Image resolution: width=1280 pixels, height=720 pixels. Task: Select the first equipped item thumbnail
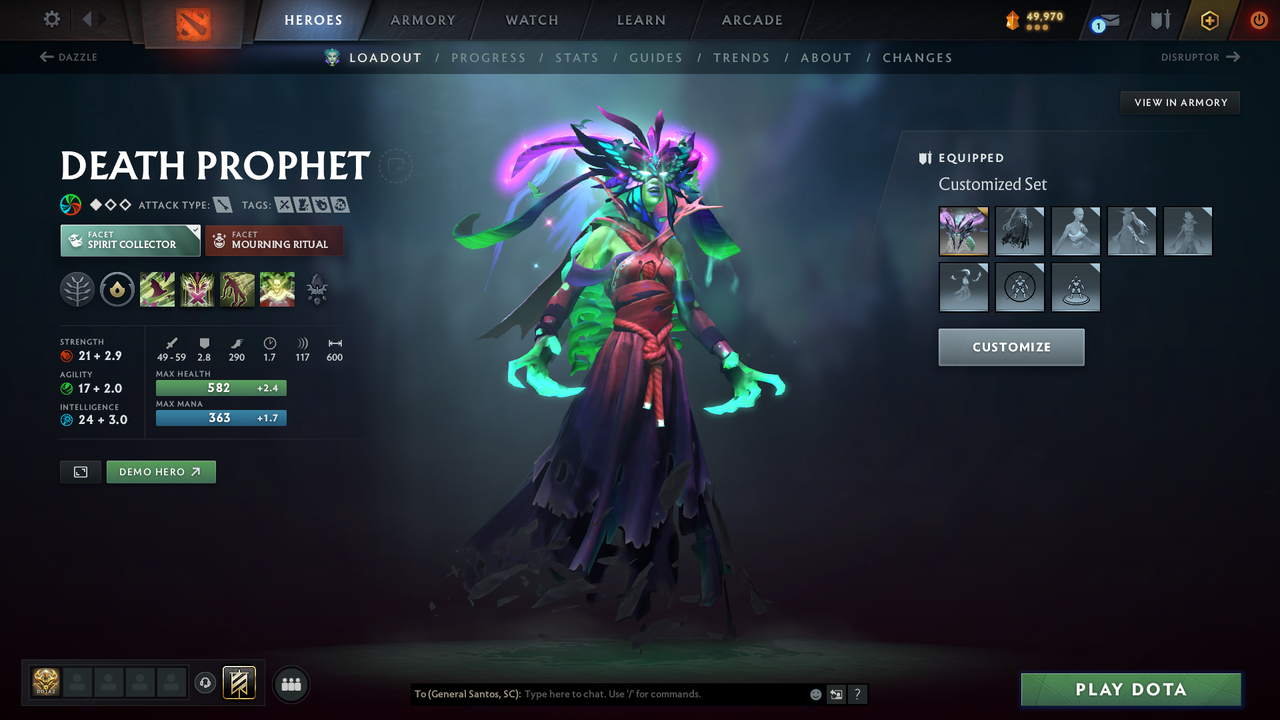click(962, 231)
